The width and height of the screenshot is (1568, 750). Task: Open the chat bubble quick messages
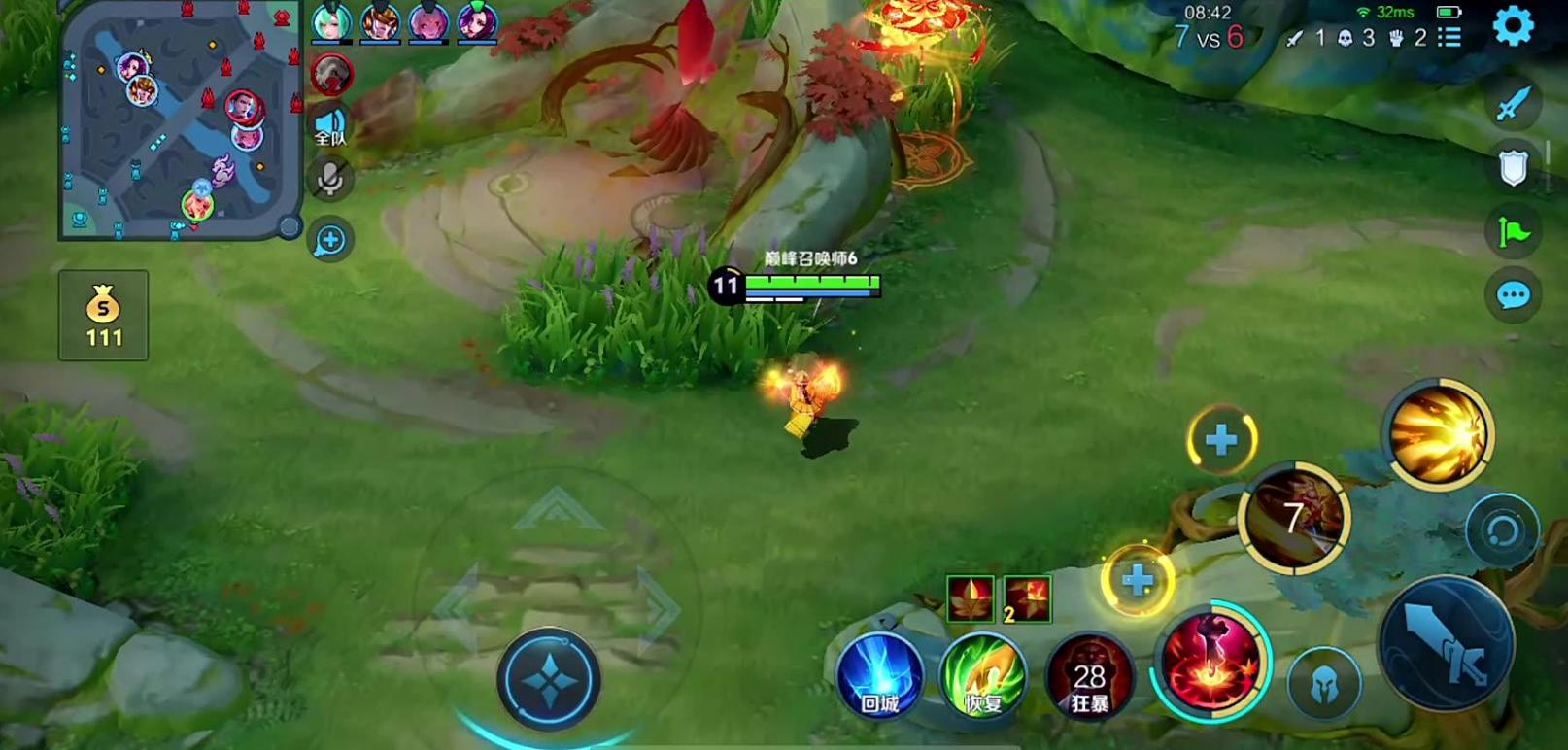pyautogui.click(x=1513, y=295)
